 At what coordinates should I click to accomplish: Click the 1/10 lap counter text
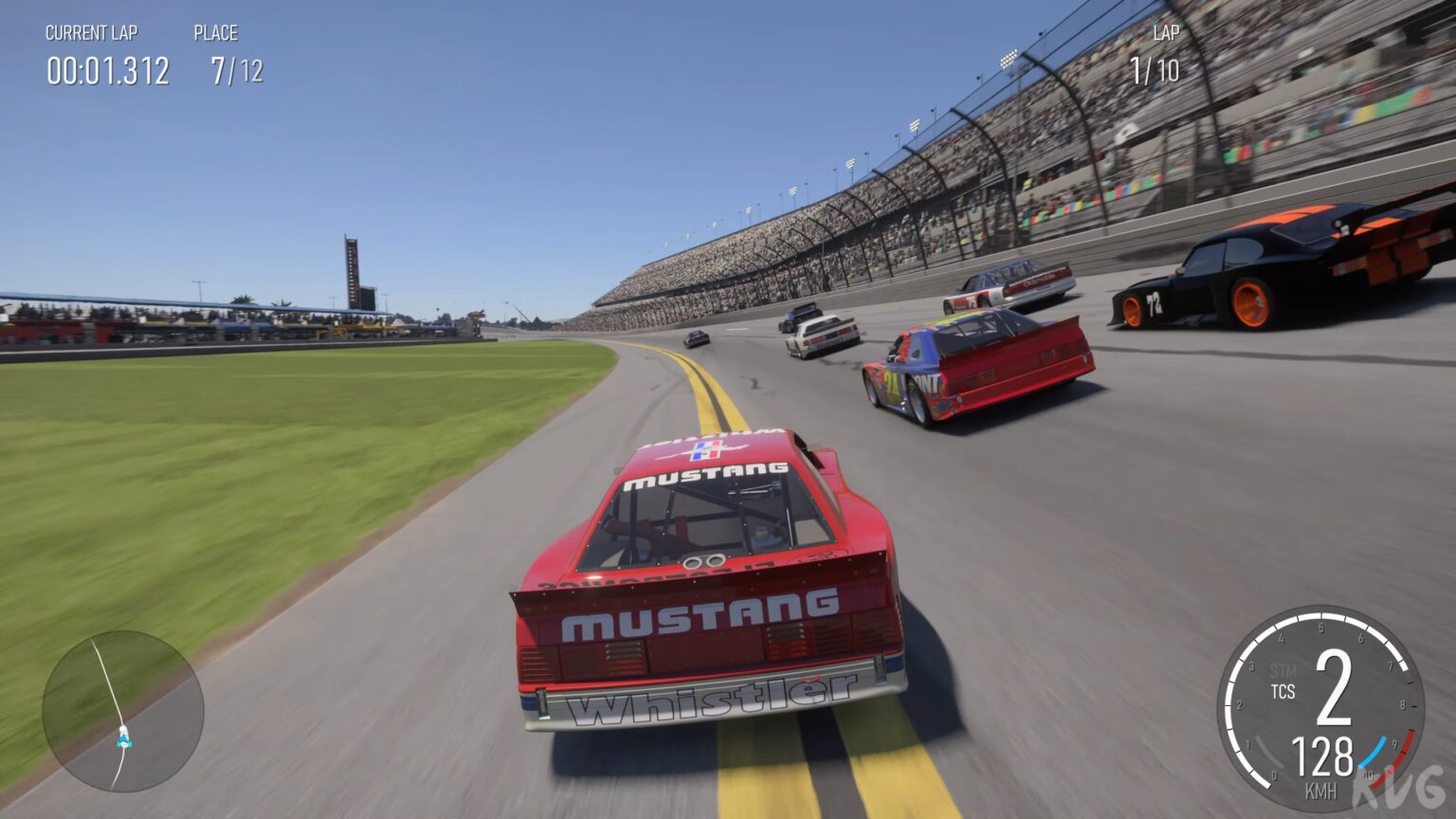tap(1155, 69)
